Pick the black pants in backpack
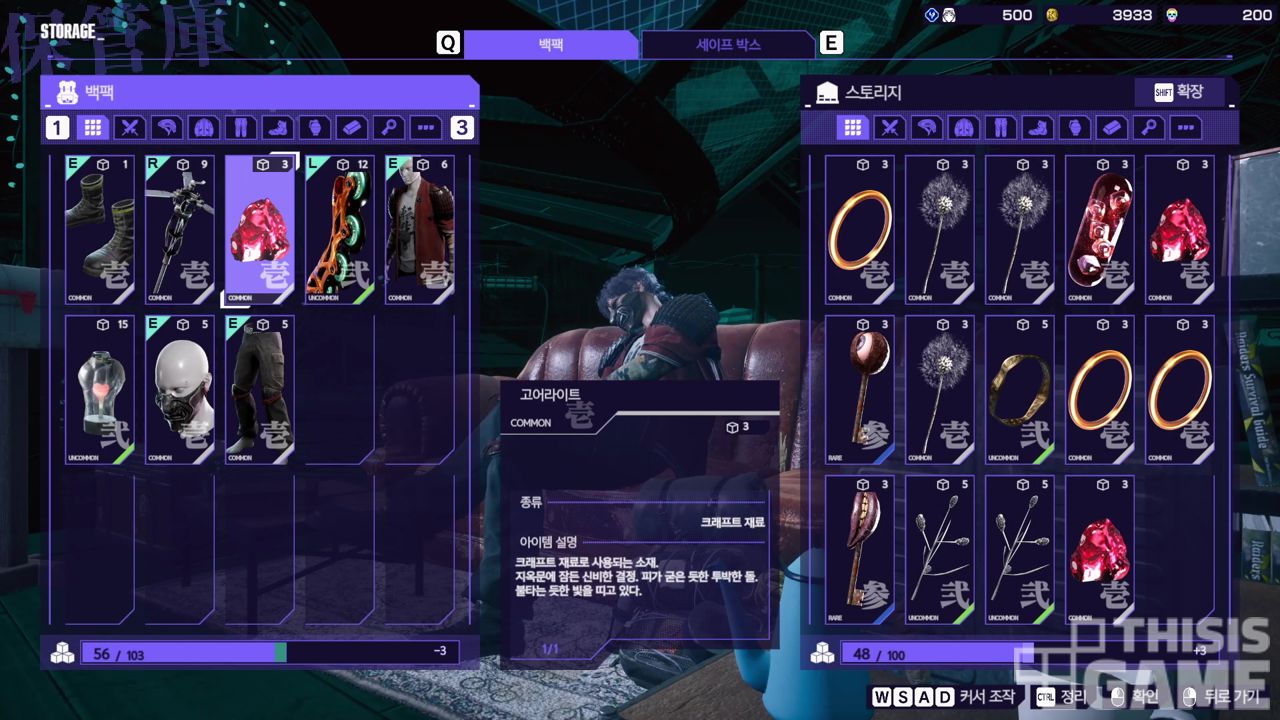This screenshot has width=1280, height=720. [260, 390]
